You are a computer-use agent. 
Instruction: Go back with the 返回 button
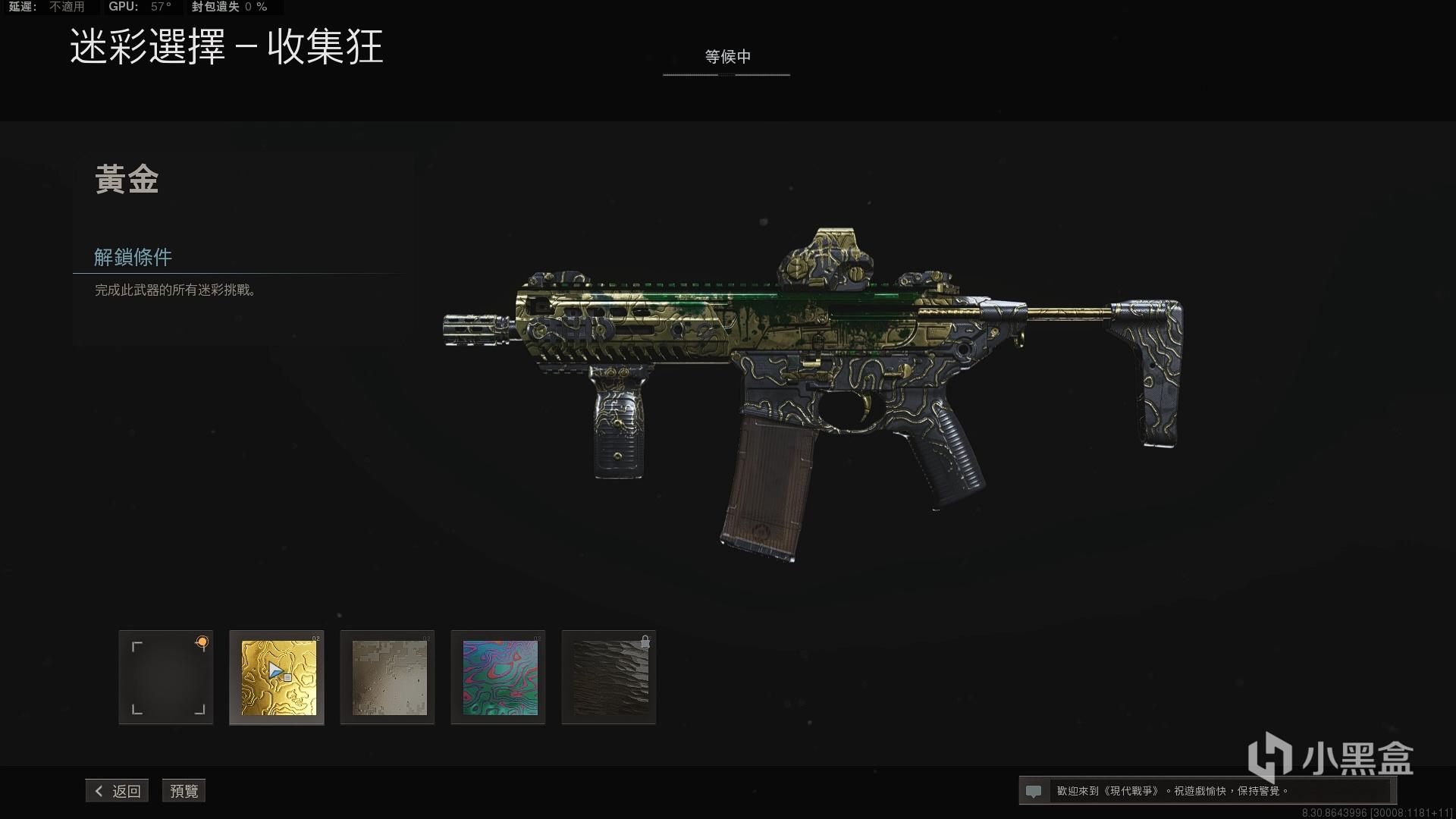click(x=118, y=791)
